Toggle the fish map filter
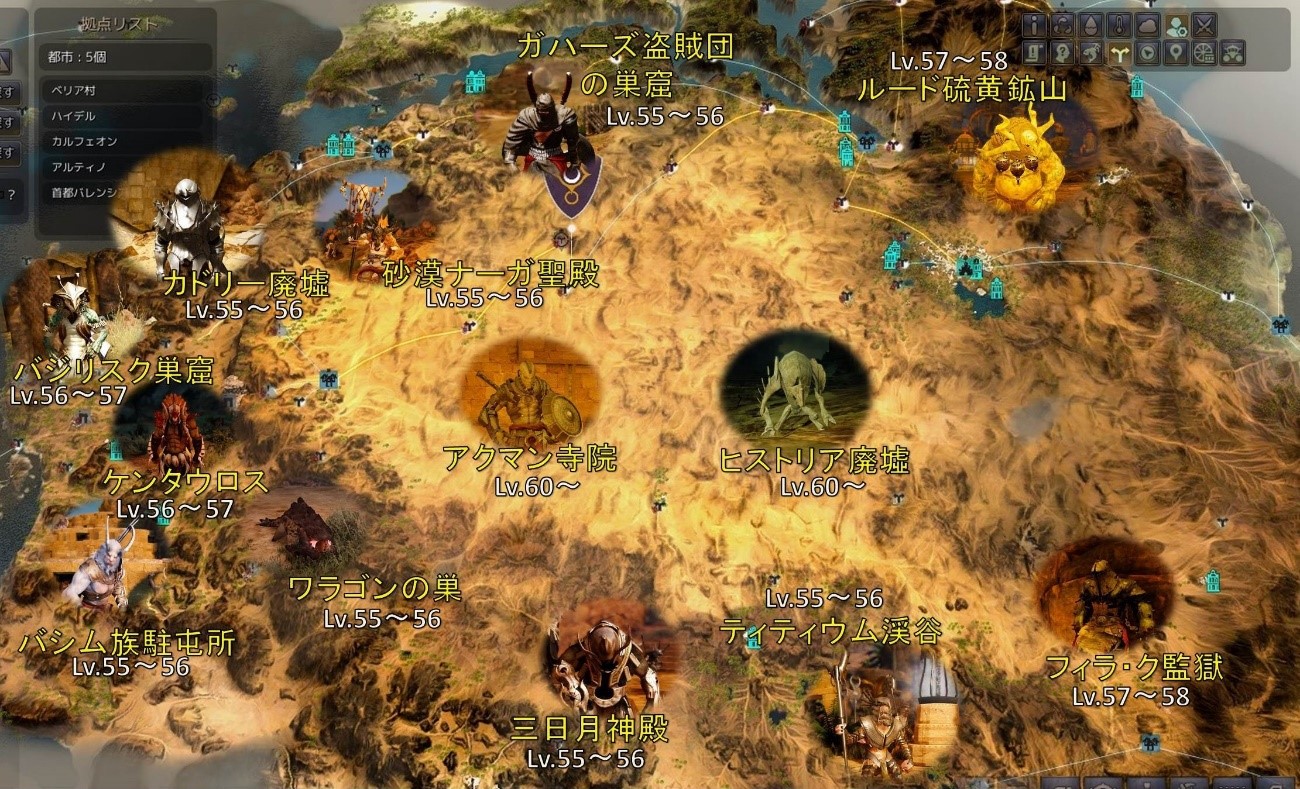 click(x=1091, y=52)
